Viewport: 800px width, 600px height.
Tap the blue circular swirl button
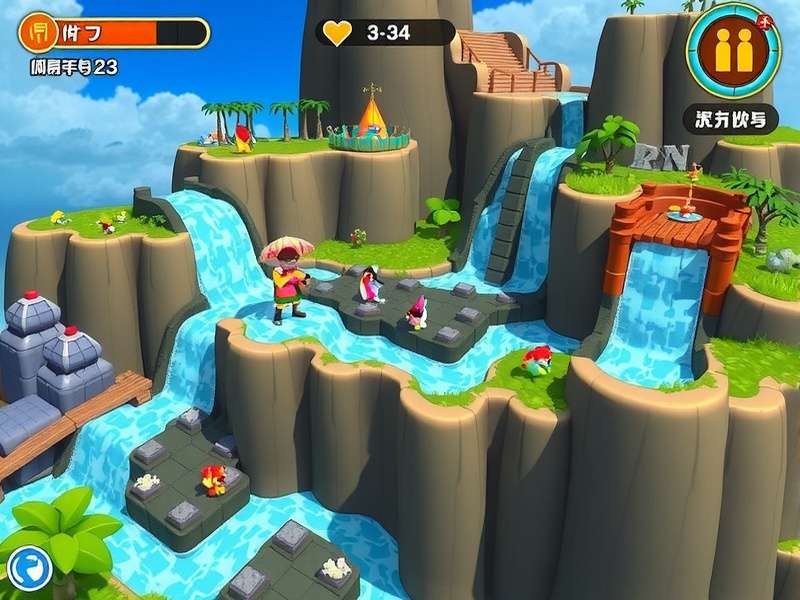pyautogui.click(x=29, y=569)
